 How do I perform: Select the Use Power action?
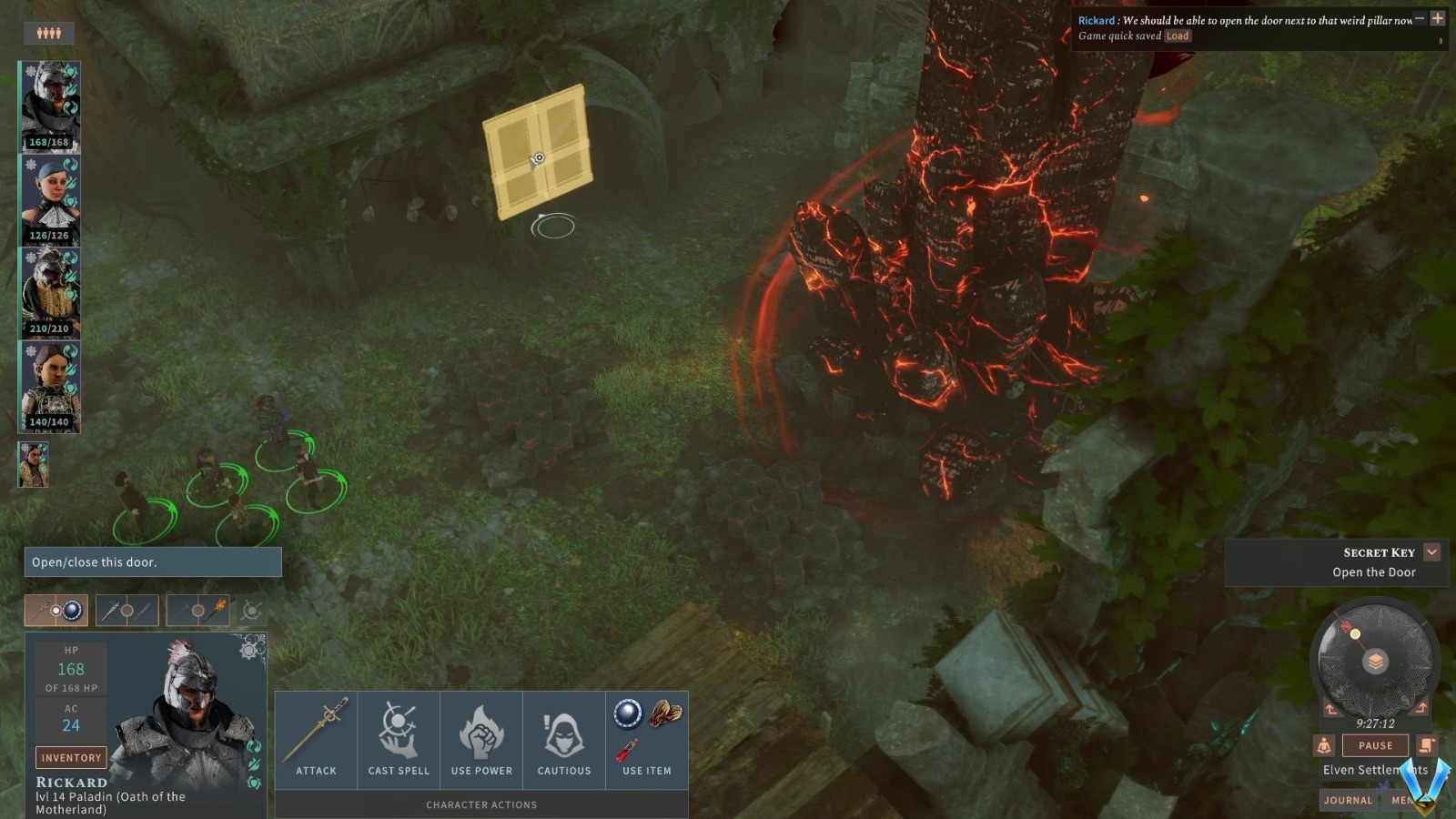(481, 739)
